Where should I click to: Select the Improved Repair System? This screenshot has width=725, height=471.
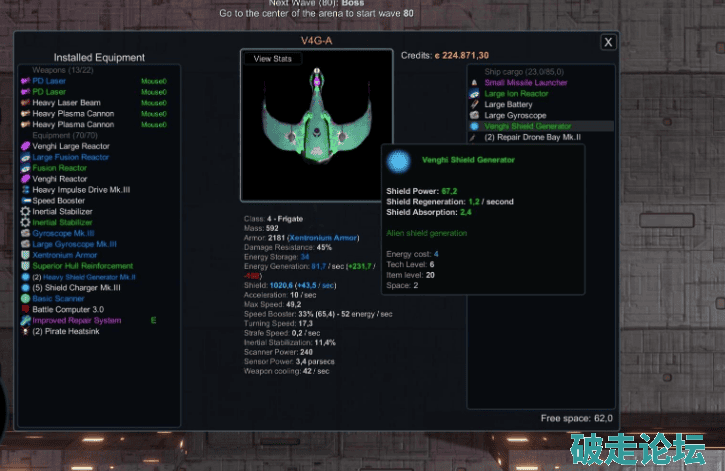pyautogui.click(x=76, y=321)
